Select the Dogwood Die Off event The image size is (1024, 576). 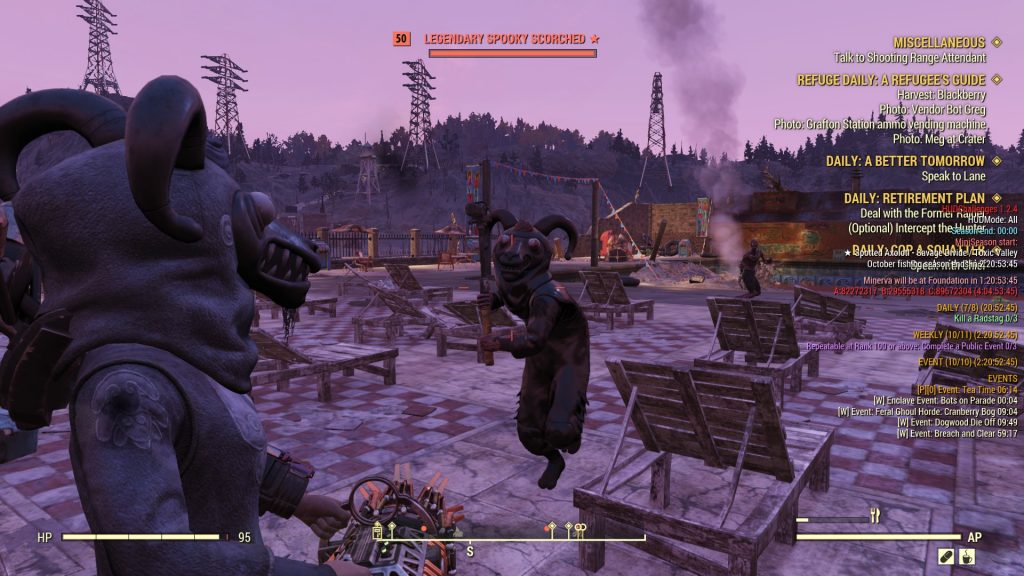pos(957,422)
